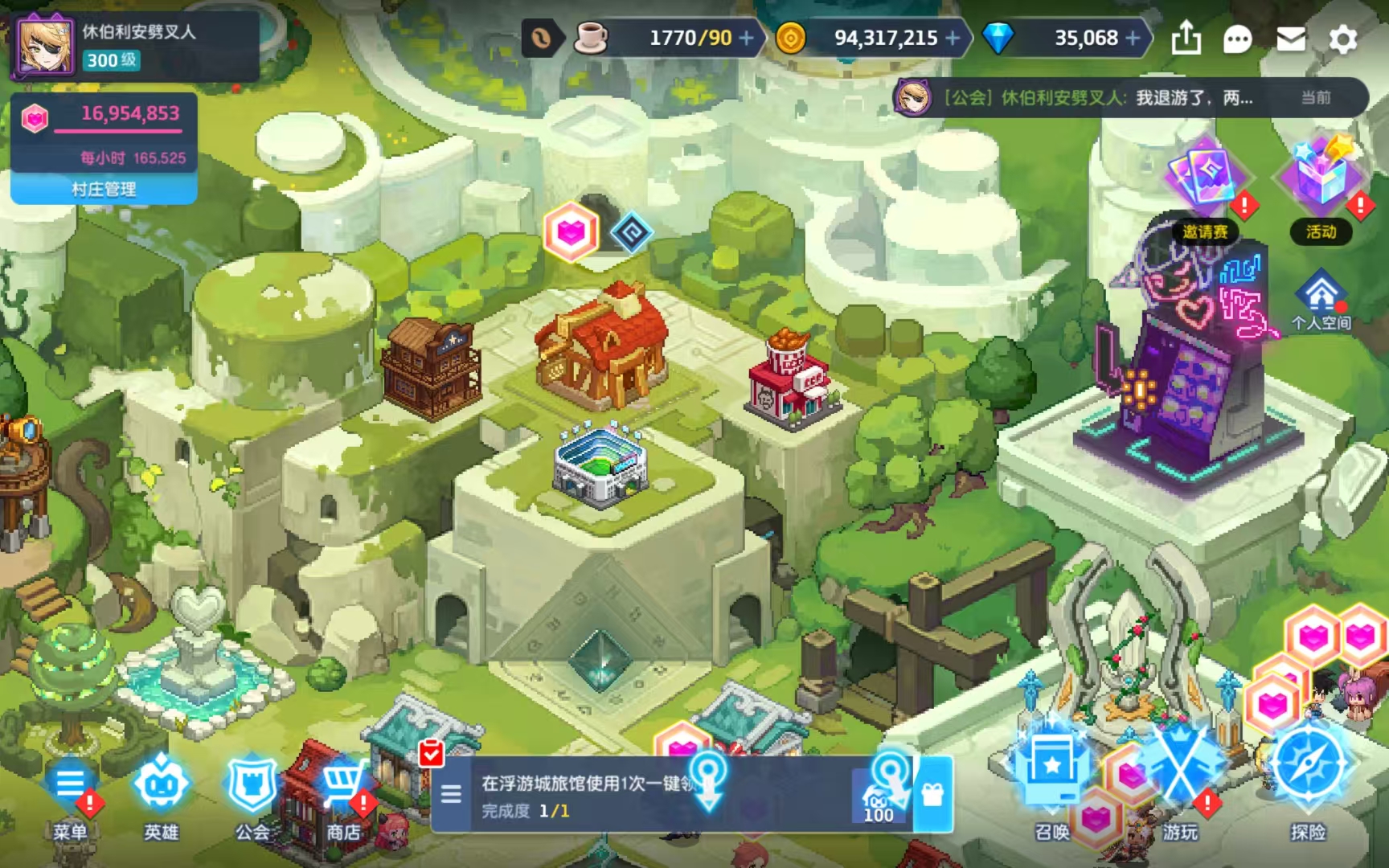
Task: Add more coffee stamina
Action: [747, 38]
